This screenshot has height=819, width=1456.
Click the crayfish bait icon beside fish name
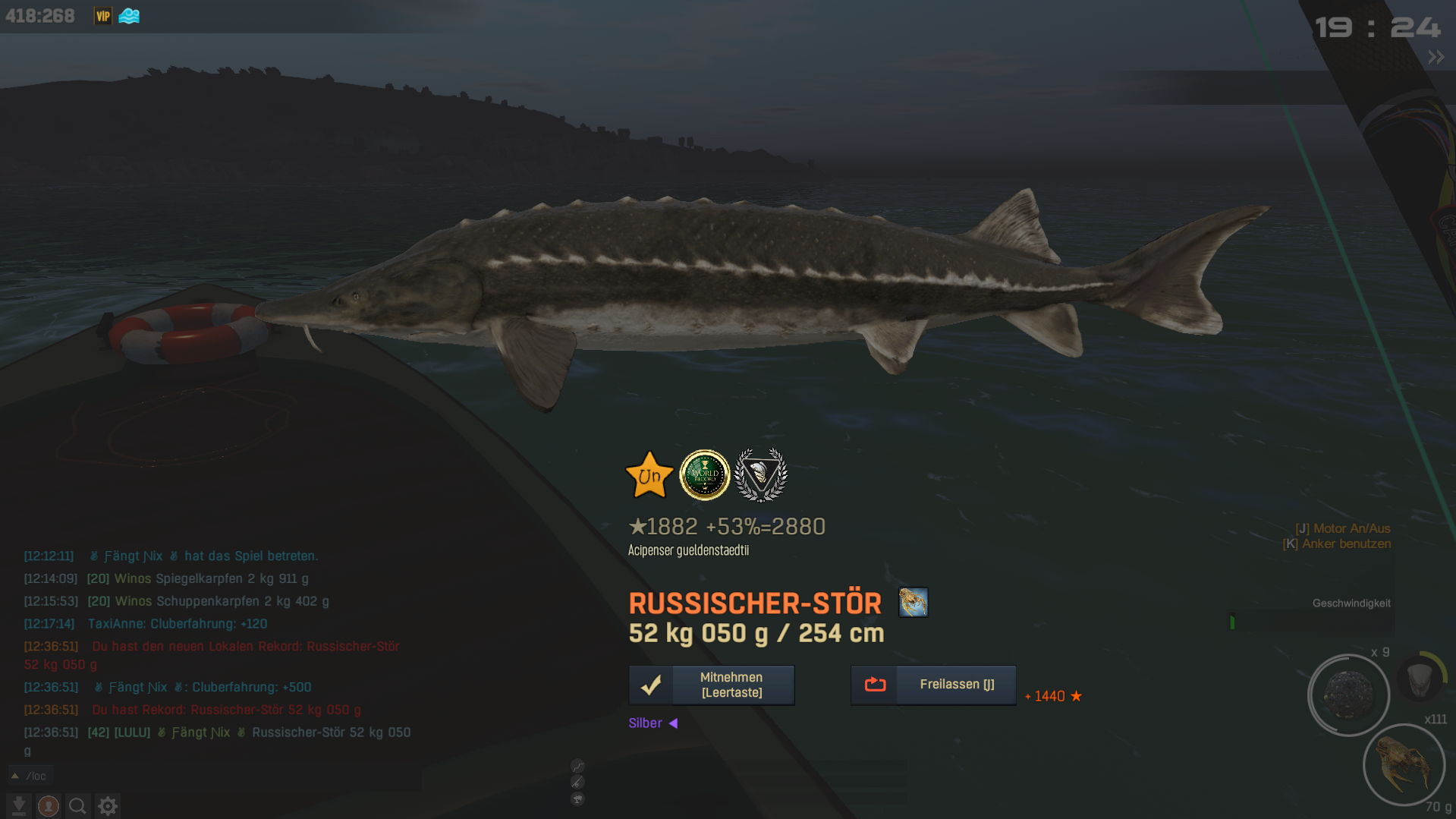point(913,603)
